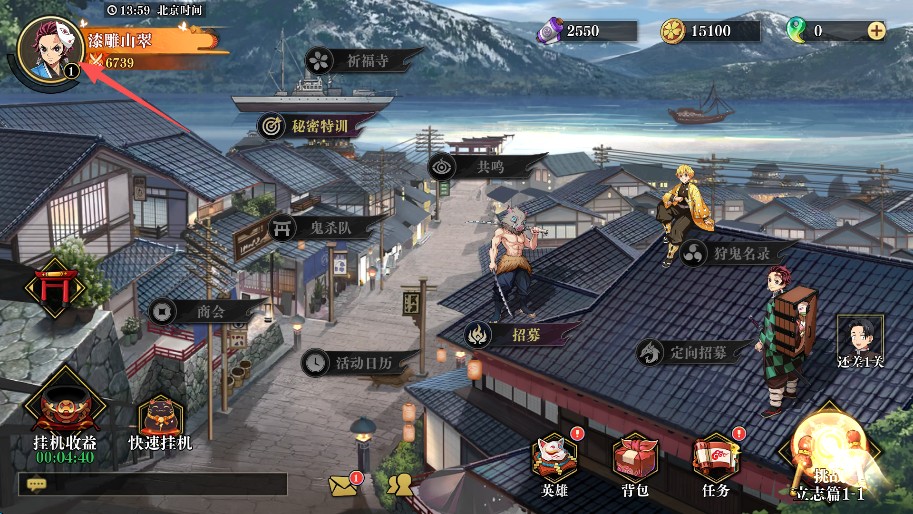Open the chat input bar

pos(152,484)
